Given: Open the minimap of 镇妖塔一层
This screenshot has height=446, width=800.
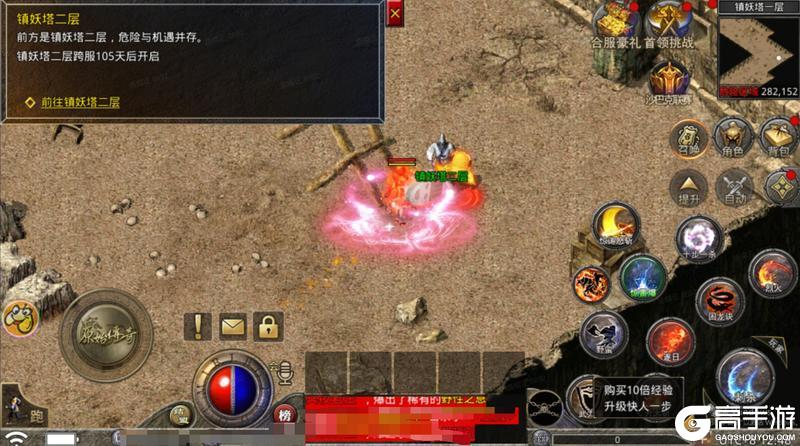Looking at the screenshot, I should coord(758,47).
